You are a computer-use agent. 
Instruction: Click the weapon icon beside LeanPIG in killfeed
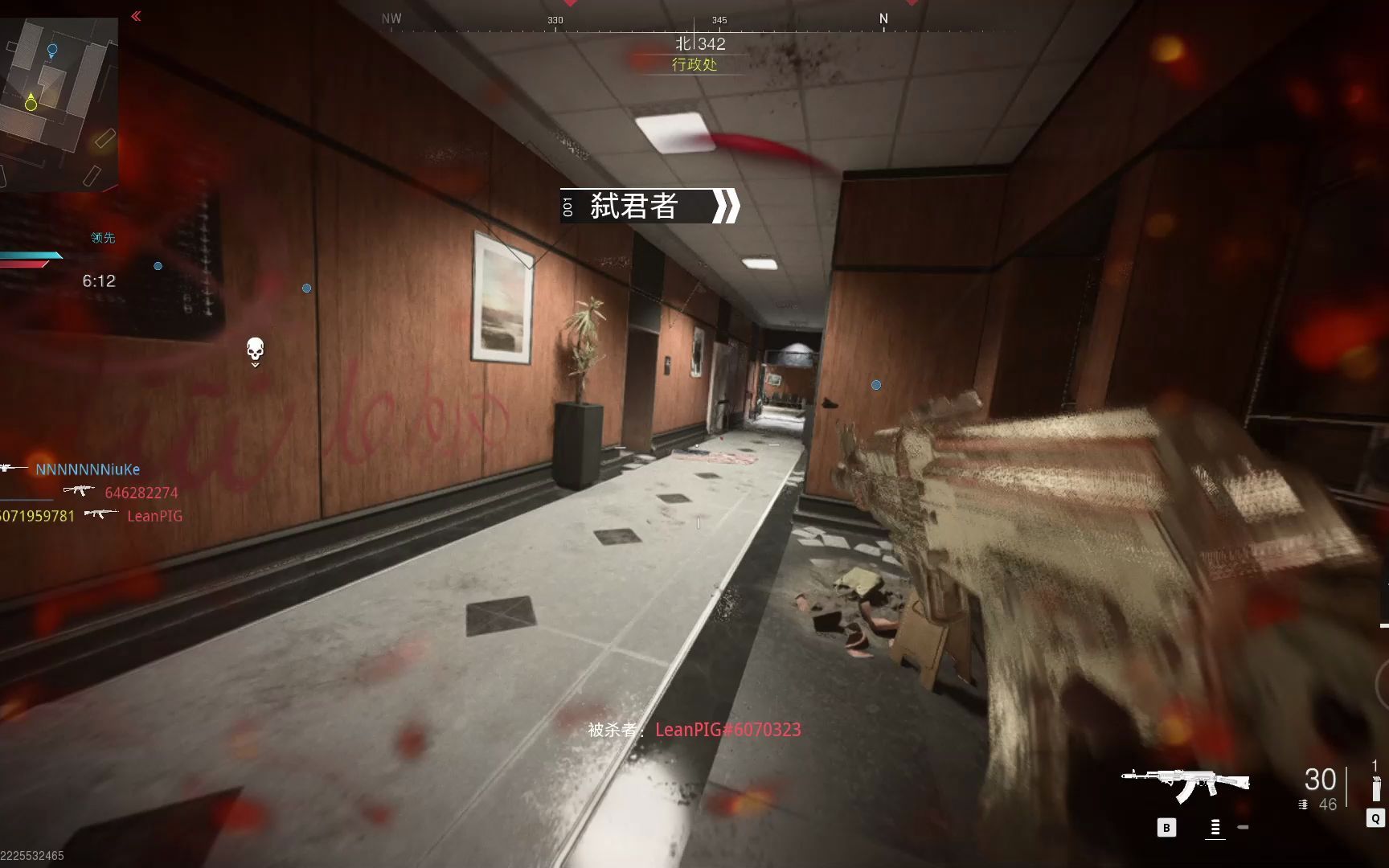click(x=101, y=514)
